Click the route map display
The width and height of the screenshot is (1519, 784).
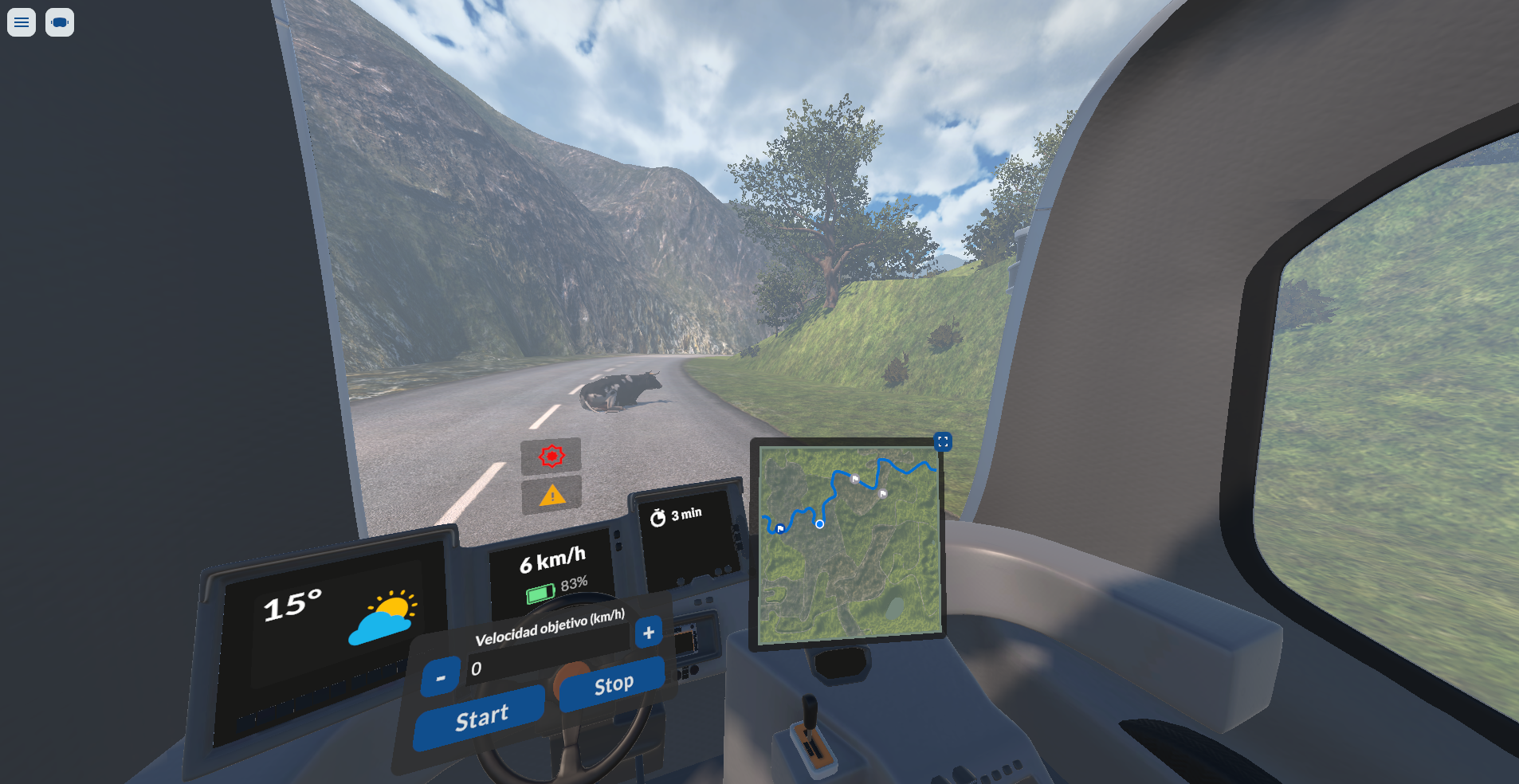(849, 544)
